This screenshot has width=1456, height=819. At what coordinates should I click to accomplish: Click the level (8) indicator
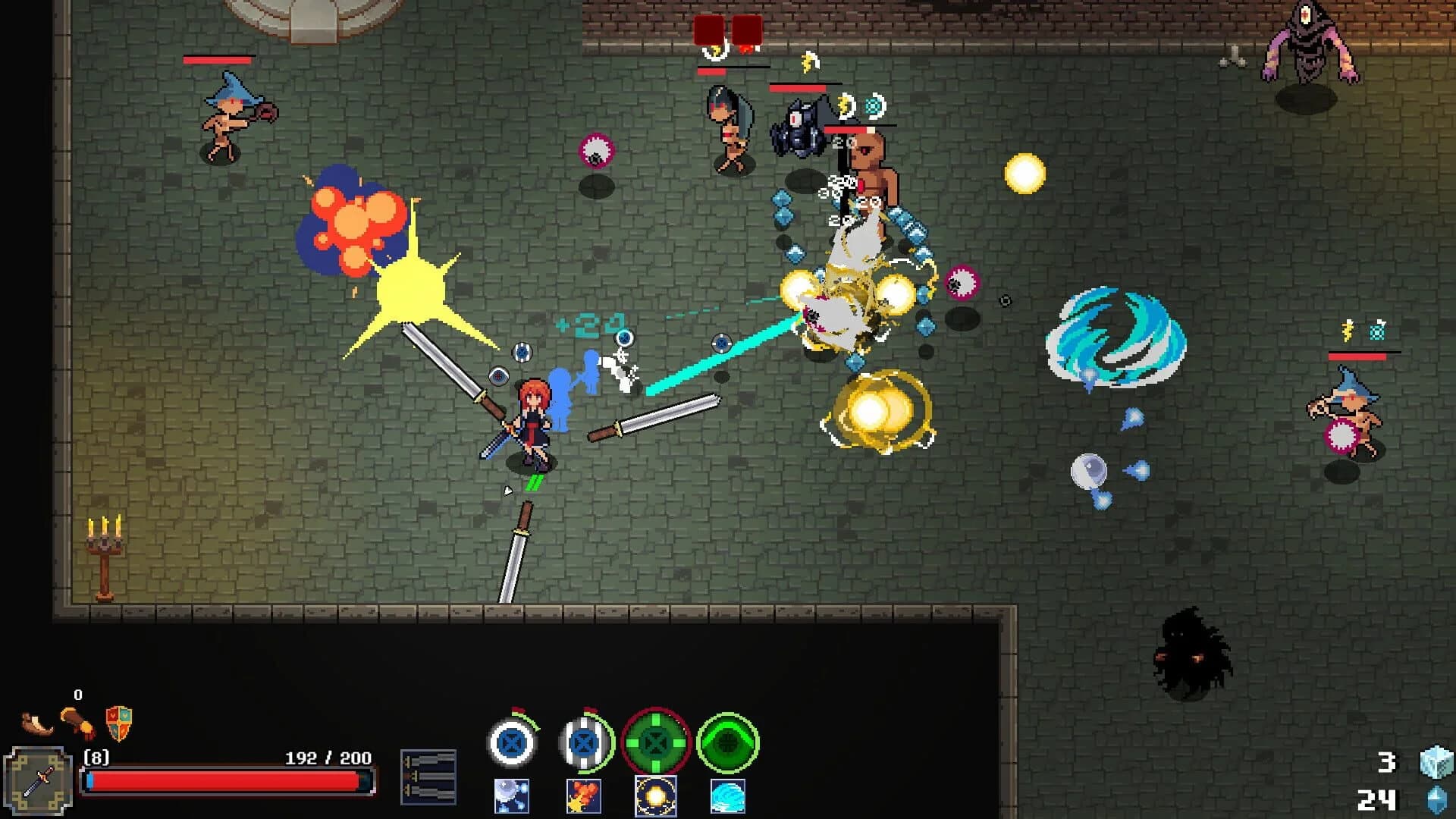97,757
